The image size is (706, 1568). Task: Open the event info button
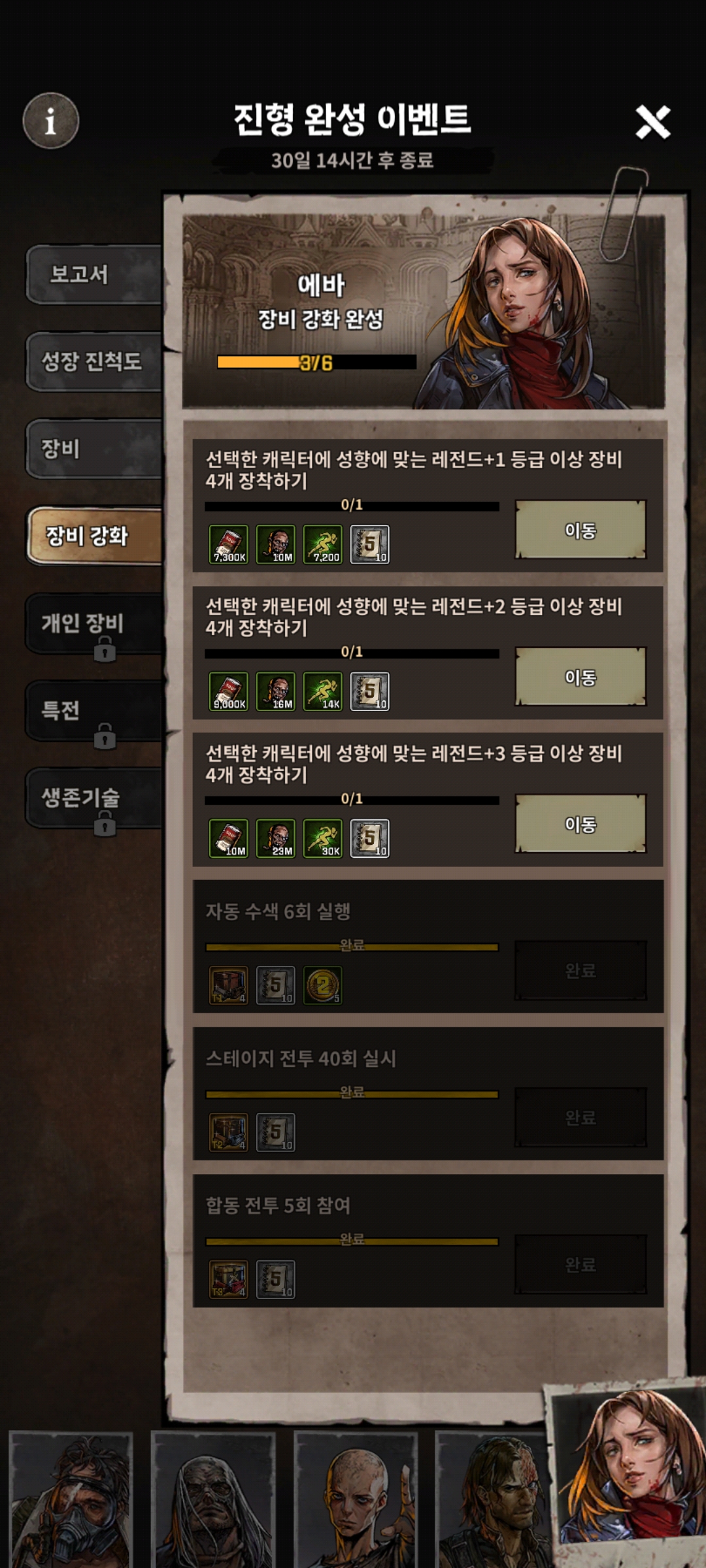(50, 121)
